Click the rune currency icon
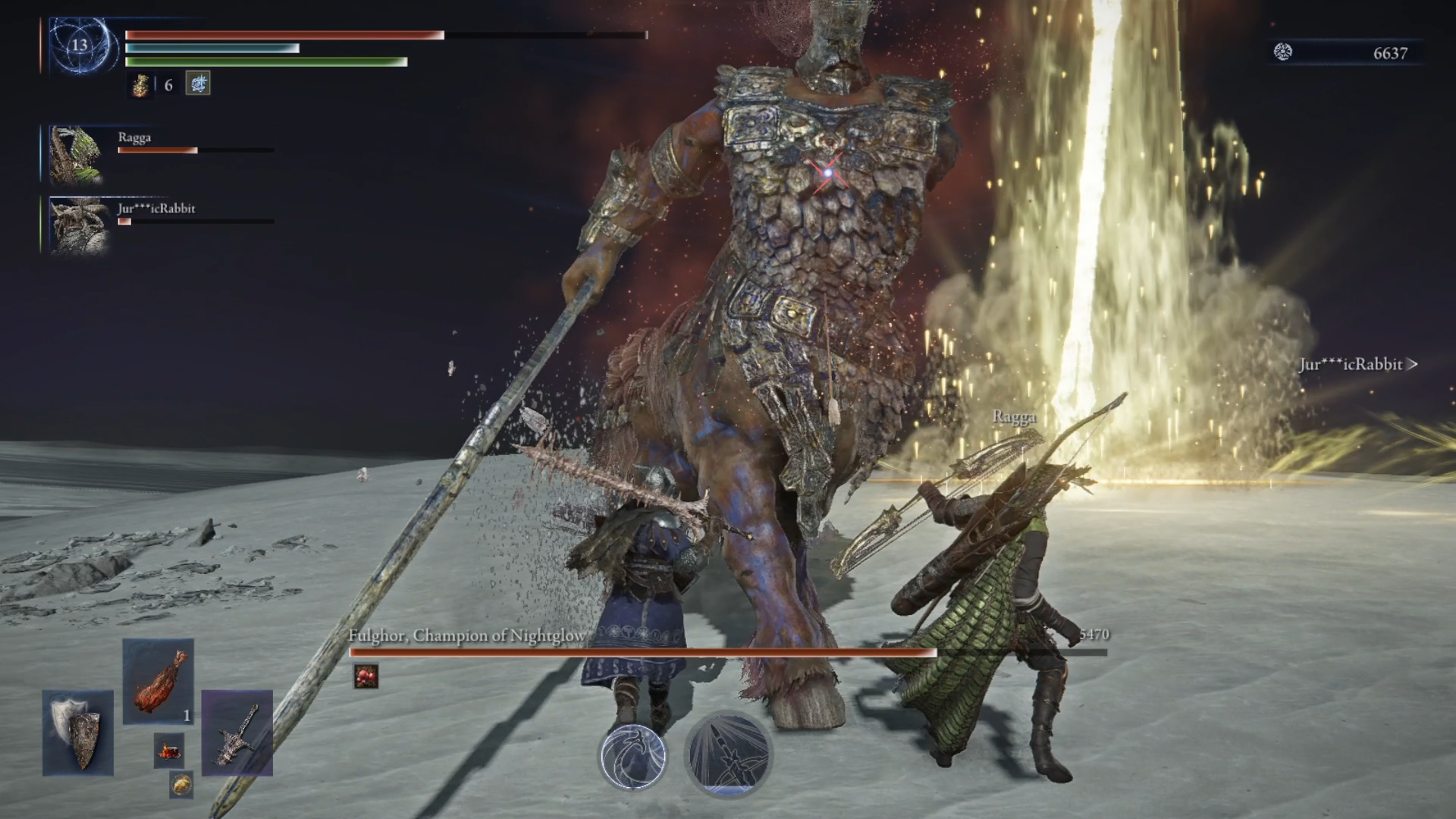This screenshot has width=1456, height=819. [x=1283, y=52]
